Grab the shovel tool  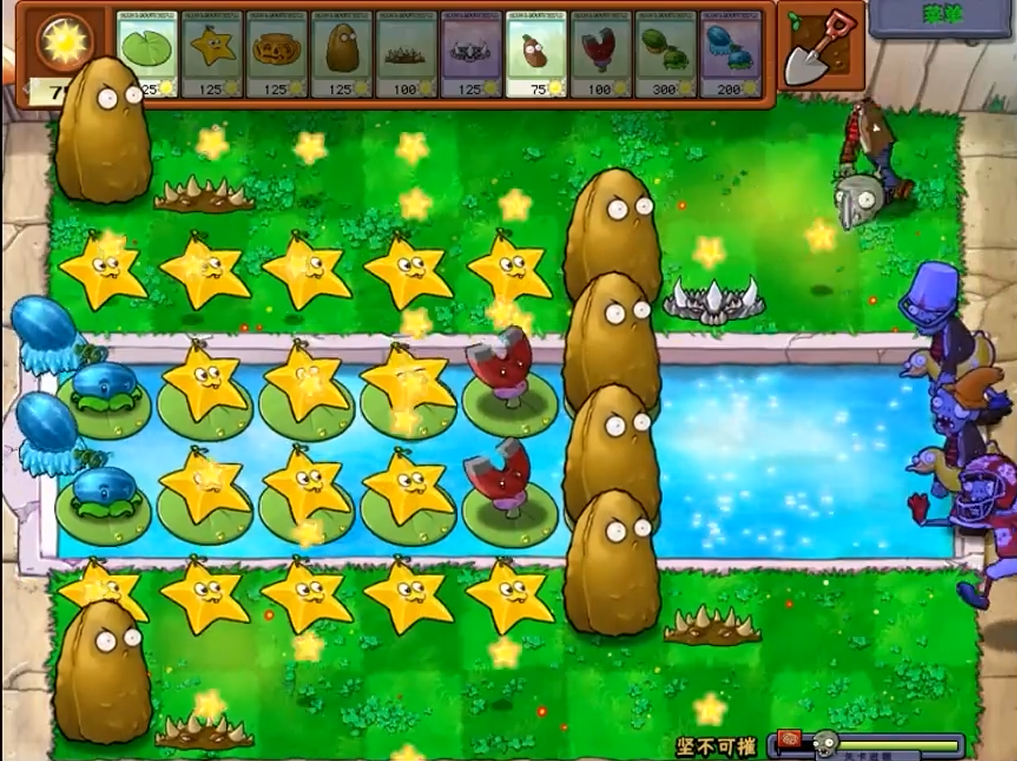816,48
